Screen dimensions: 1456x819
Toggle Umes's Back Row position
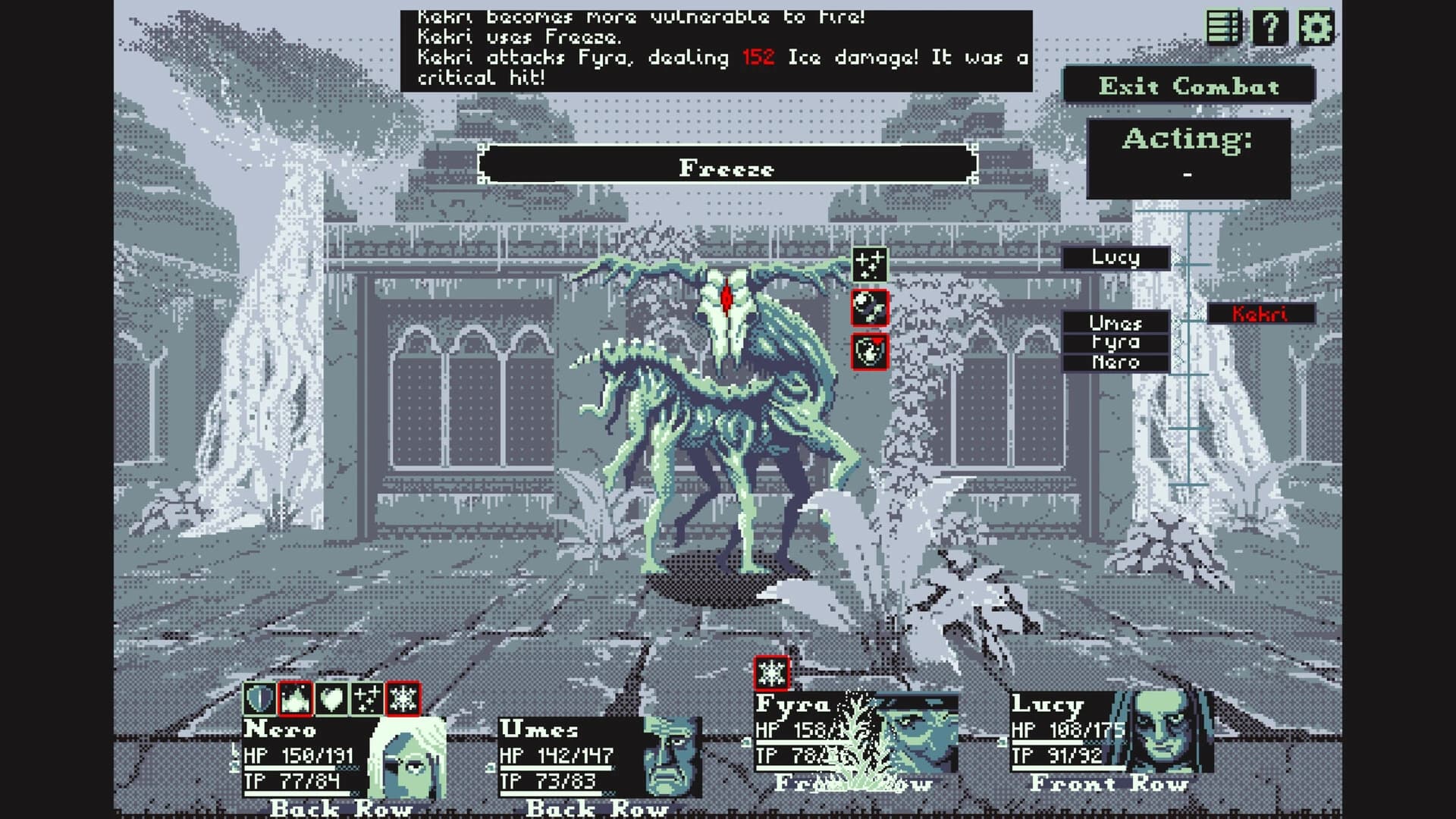[599, 808]
